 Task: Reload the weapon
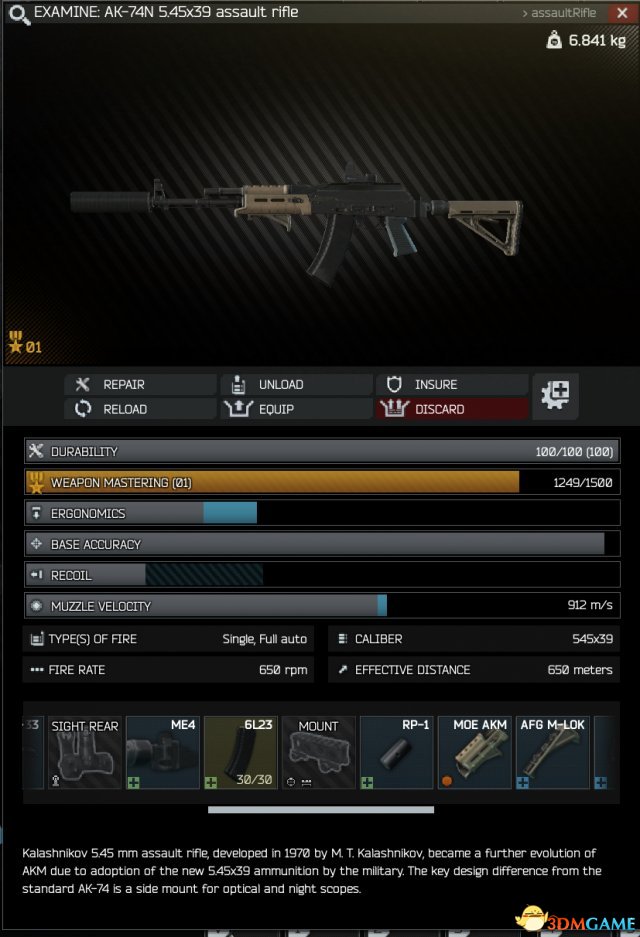click(141, 409)
